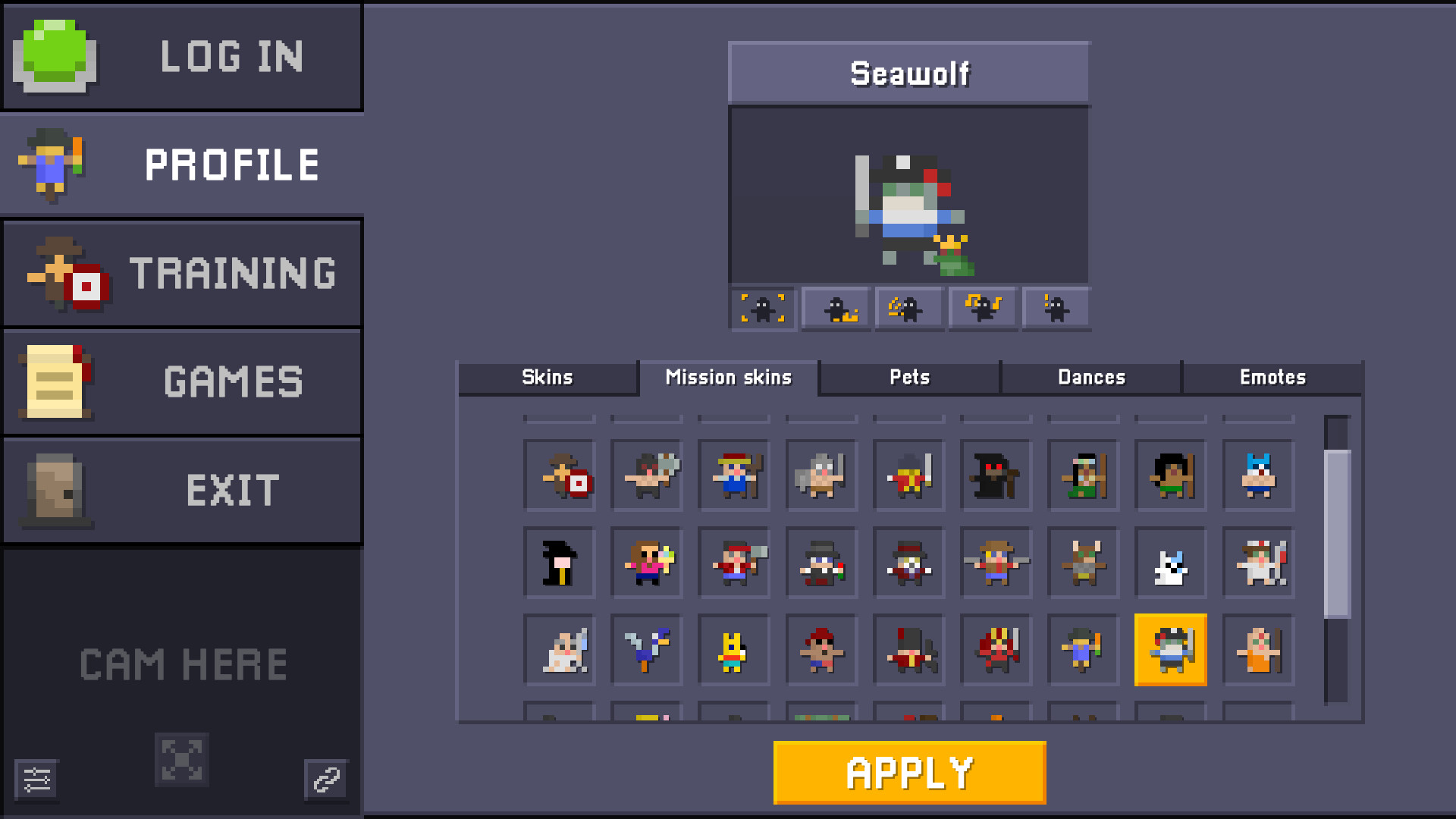Open the camera settings sliders icon

(37, 780)
